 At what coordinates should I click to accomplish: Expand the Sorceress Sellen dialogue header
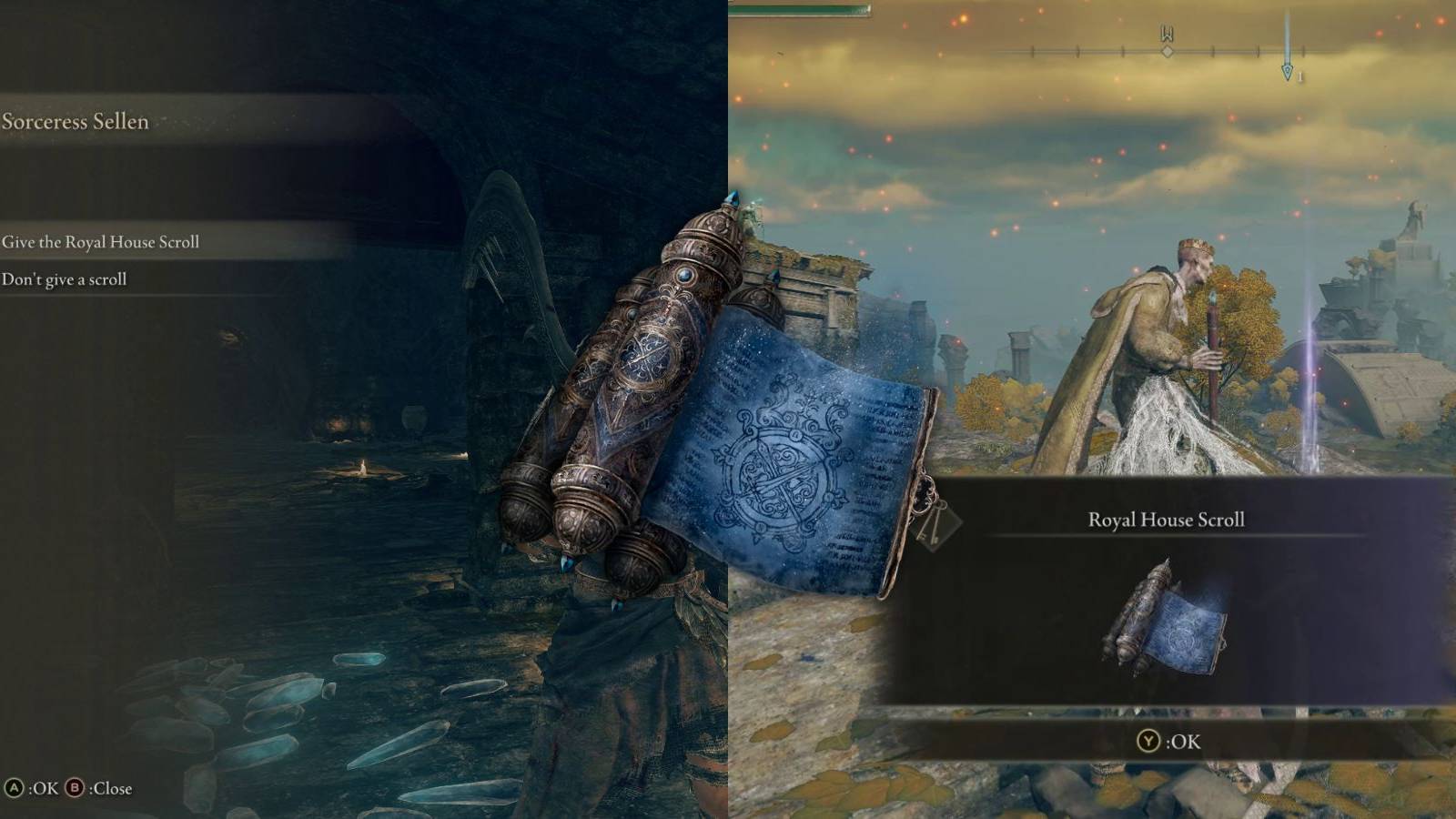point(77,120)
